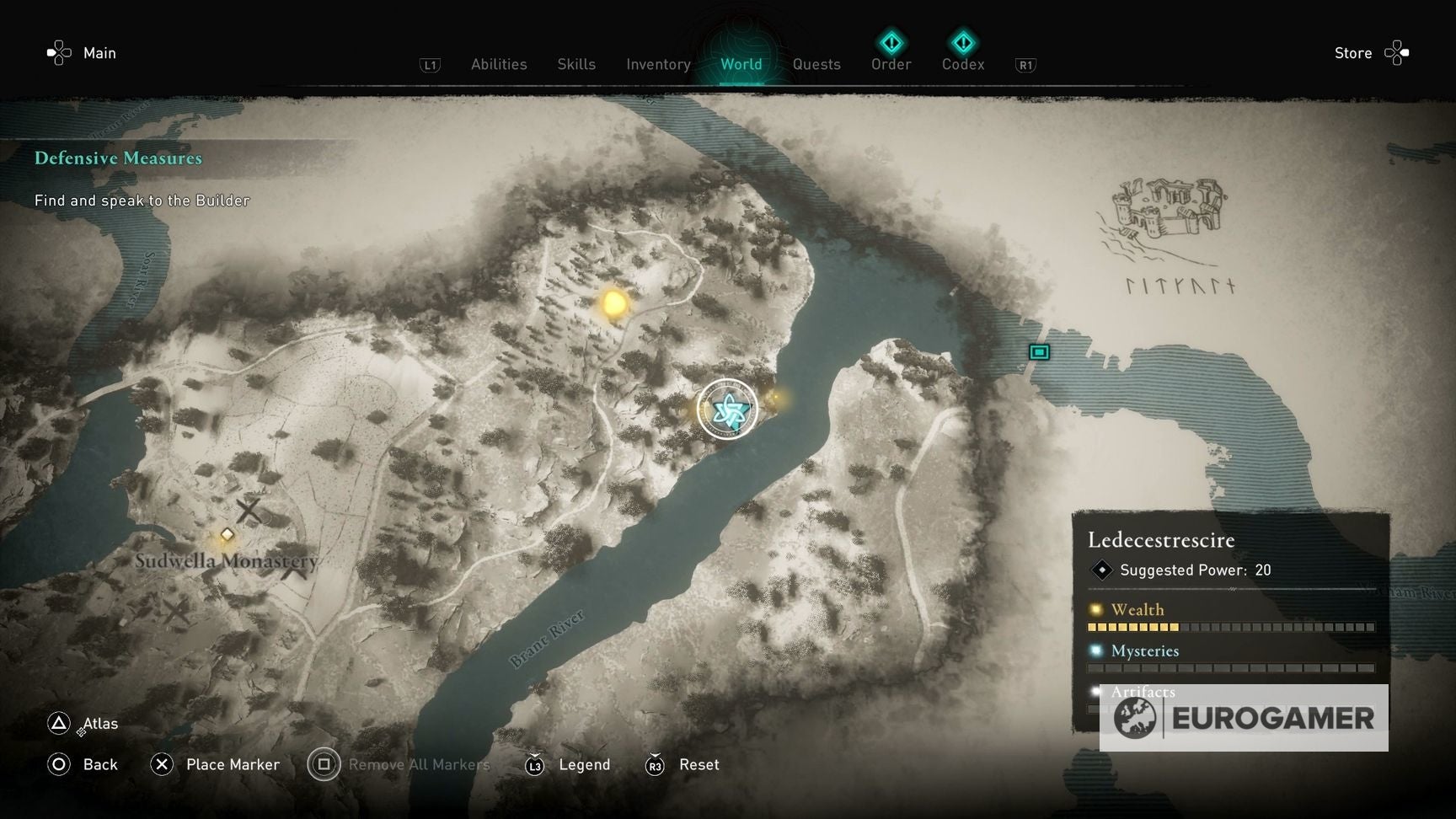Switch to the Quests tab

pyautogui.click(x=816, y=64)
